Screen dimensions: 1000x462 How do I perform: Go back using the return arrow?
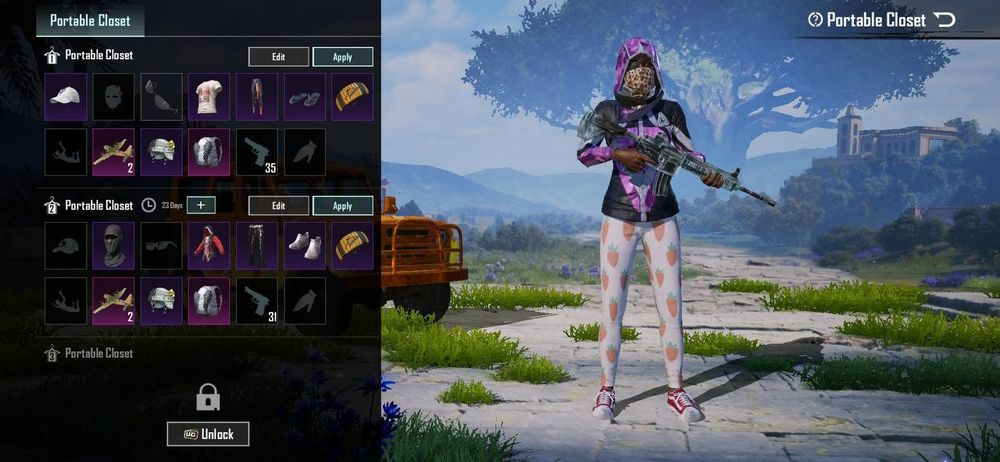pos(944,20)
